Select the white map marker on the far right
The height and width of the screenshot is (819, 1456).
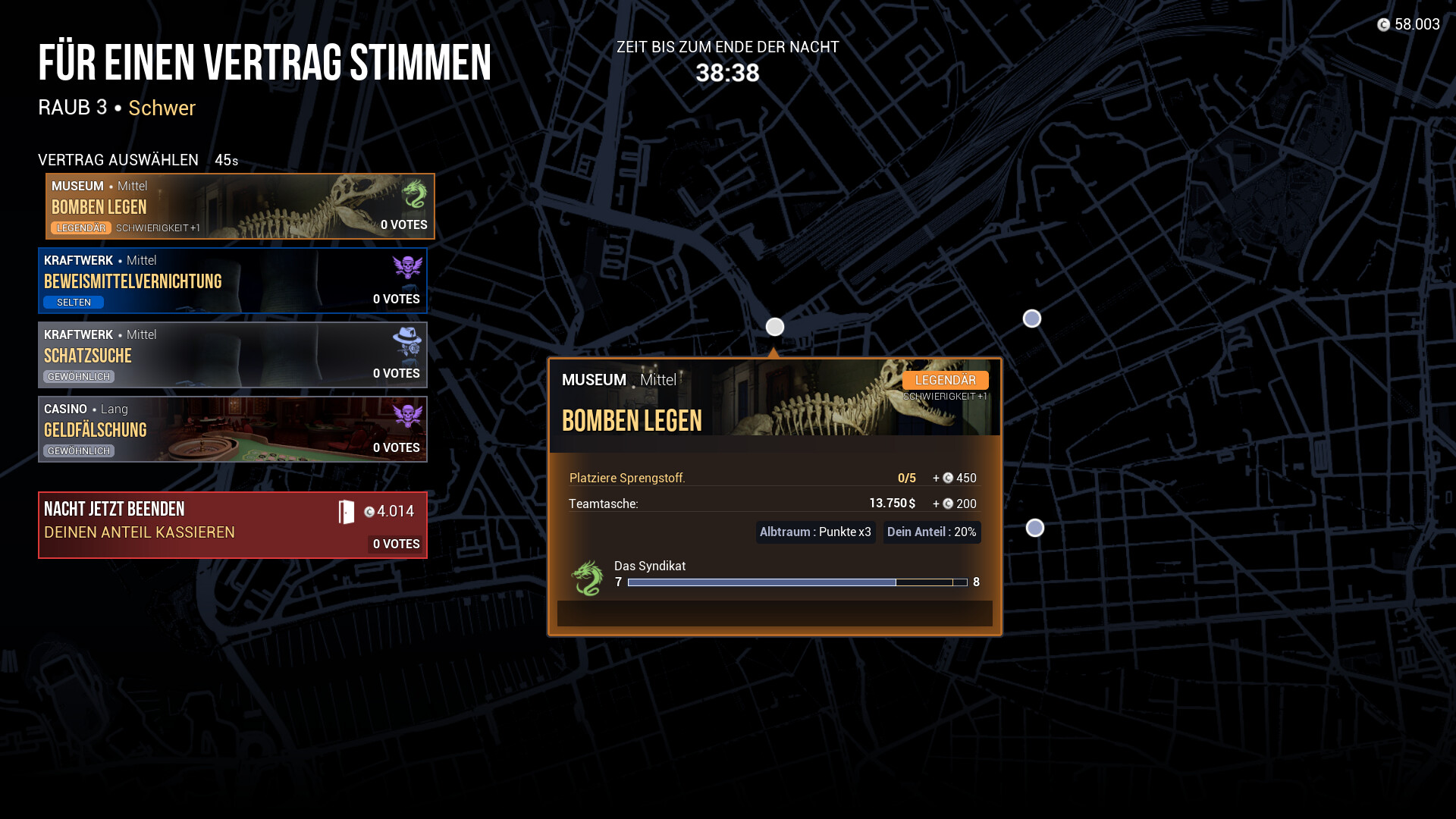click(x=1031, y=319)
